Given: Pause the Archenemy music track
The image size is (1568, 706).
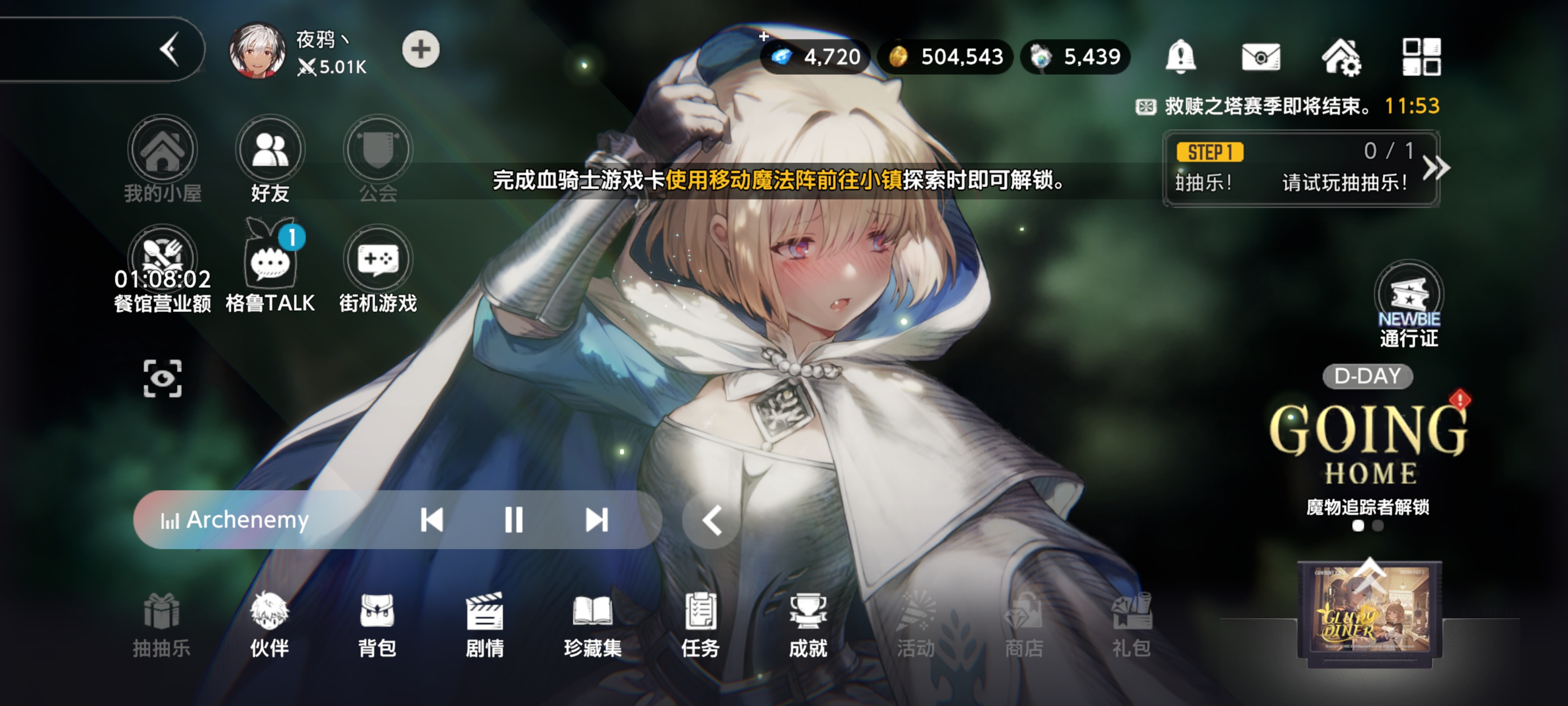Looking at the screenshot, I should coord(513,520).
